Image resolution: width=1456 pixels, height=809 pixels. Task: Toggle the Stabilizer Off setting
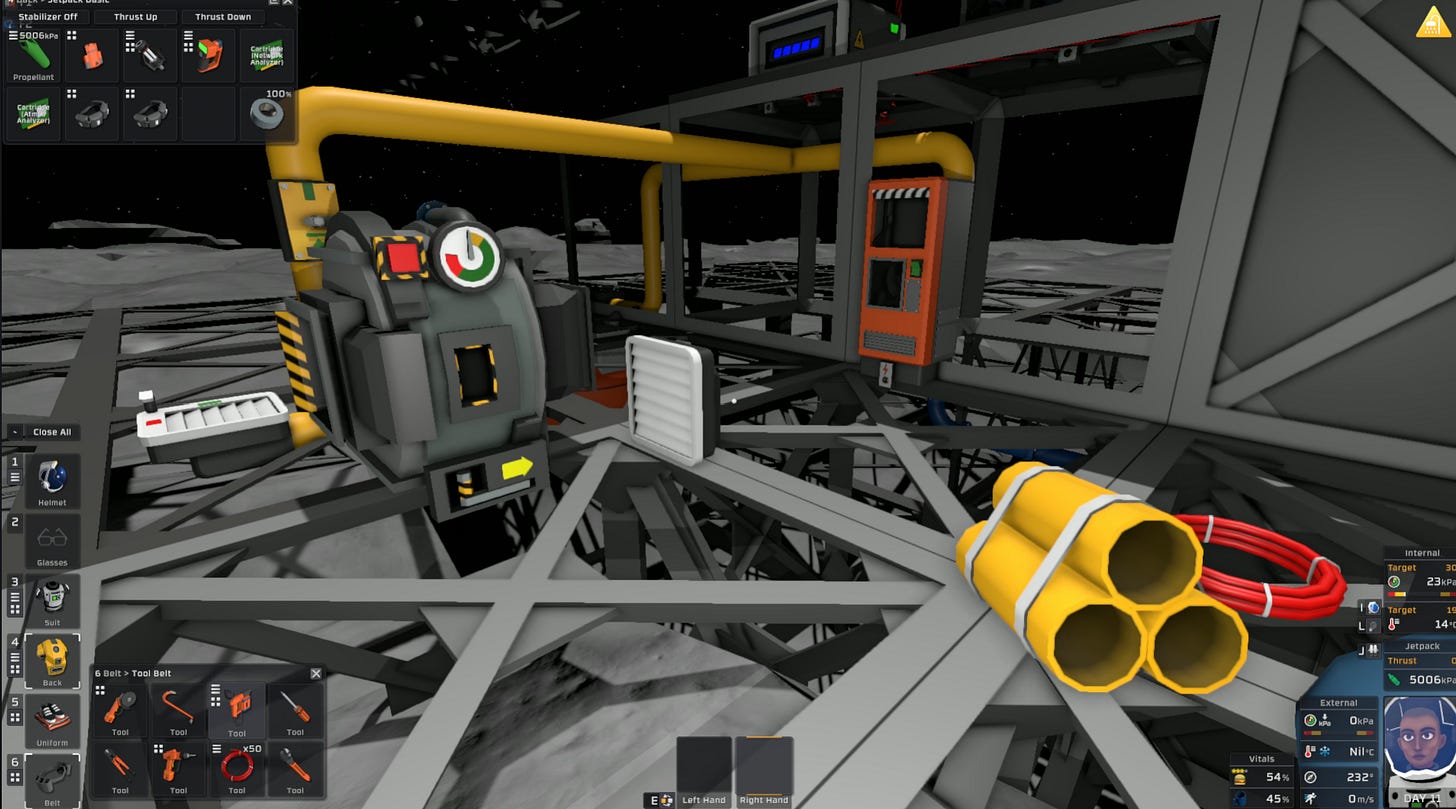(x=48, y=17)
